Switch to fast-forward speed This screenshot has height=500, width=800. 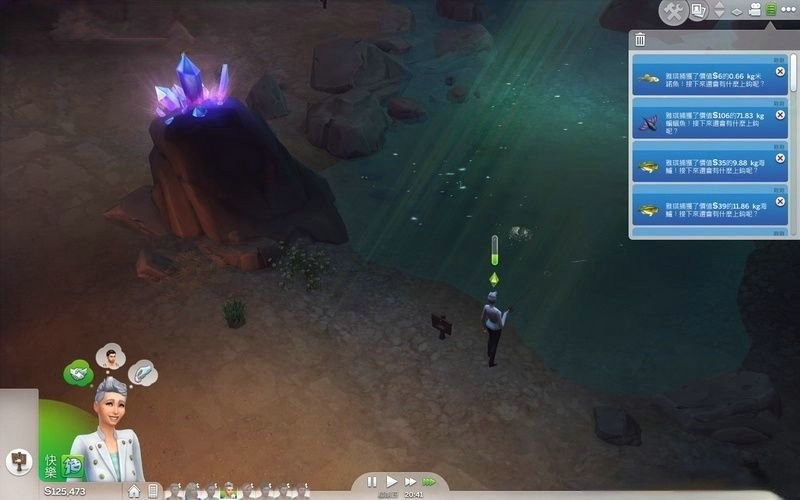(x=409, y=481)
